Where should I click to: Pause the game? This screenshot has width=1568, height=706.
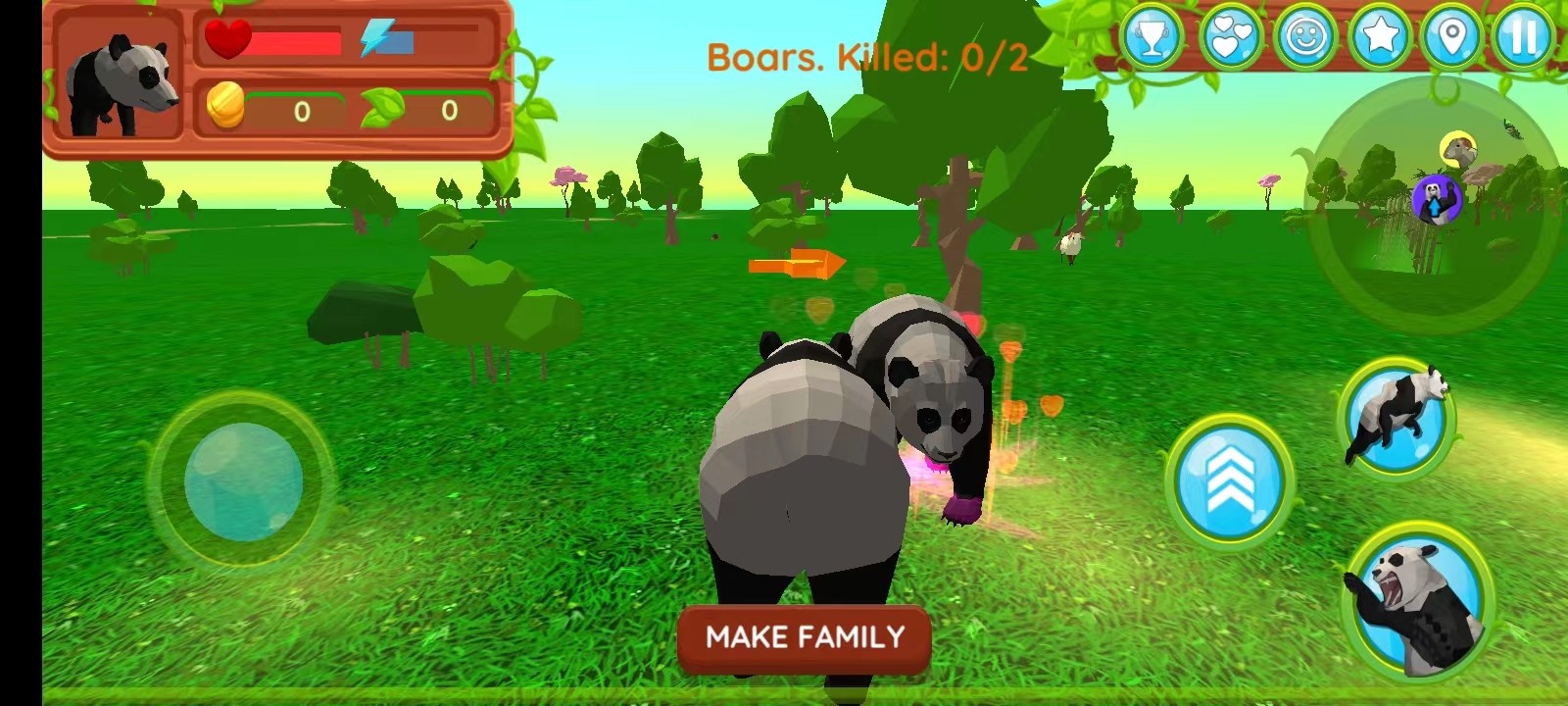[1524, 37]
